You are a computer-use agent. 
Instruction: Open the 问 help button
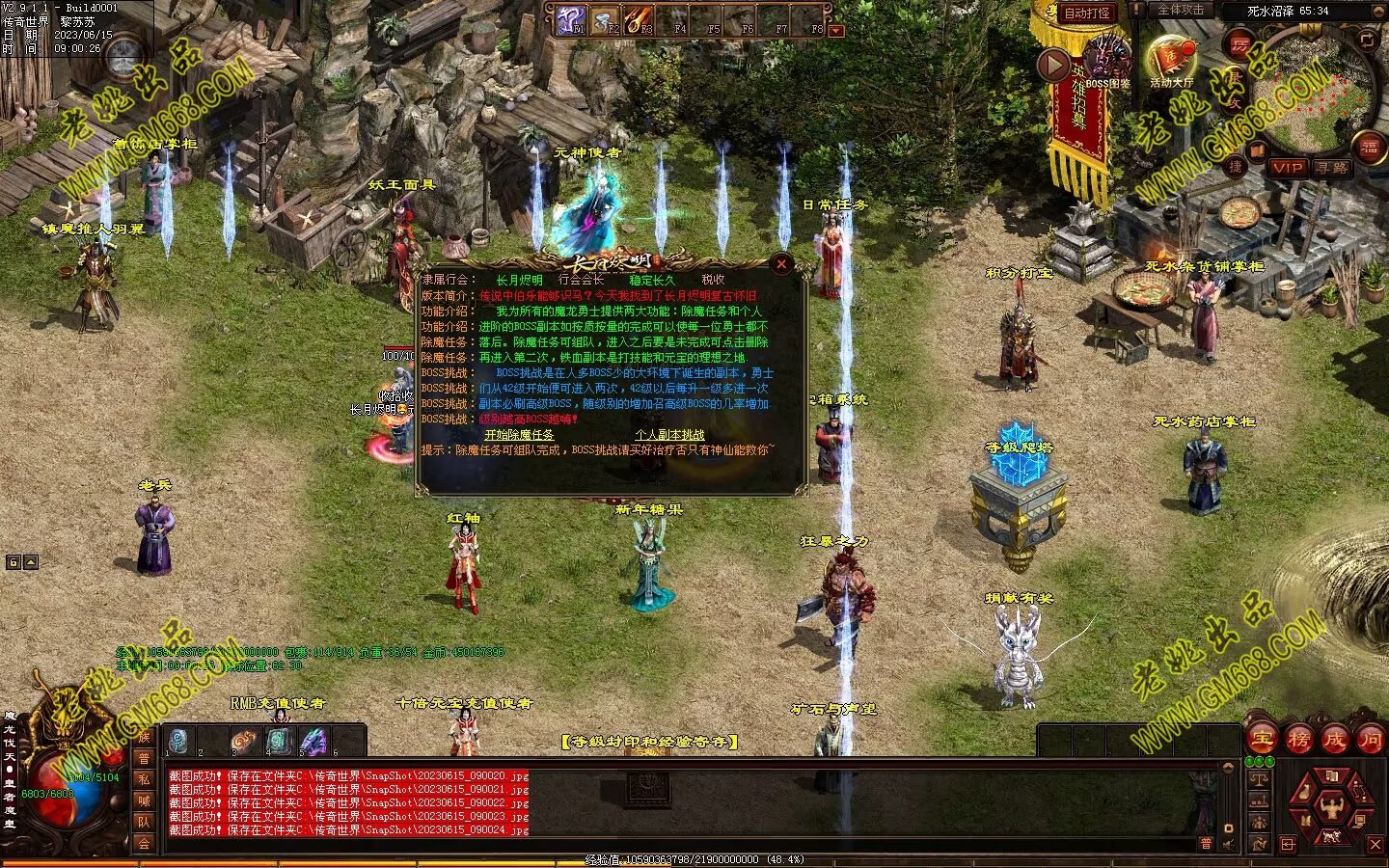1370,740
